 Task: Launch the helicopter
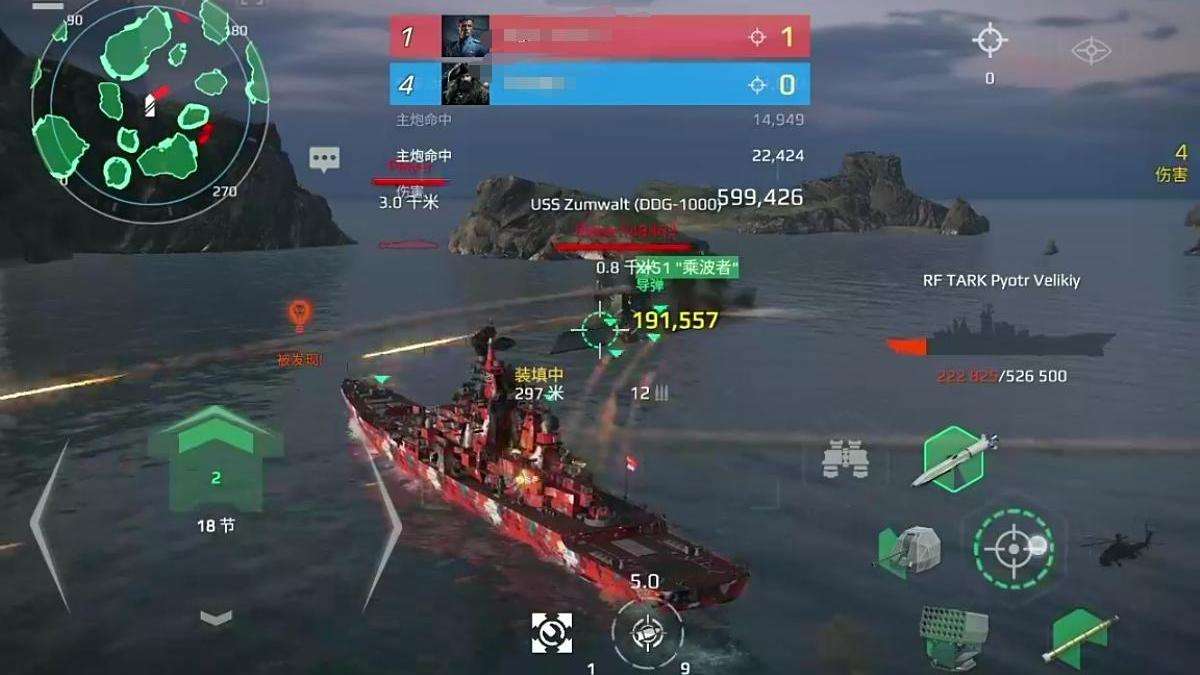click(x=1117, y=546)
